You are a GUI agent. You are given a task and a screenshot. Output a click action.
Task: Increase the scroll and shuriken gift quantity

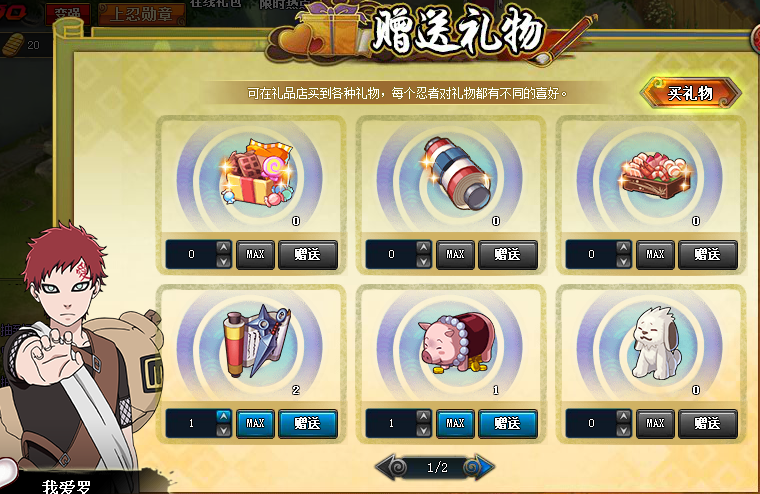pyautogui.click(x=223, y=417)
